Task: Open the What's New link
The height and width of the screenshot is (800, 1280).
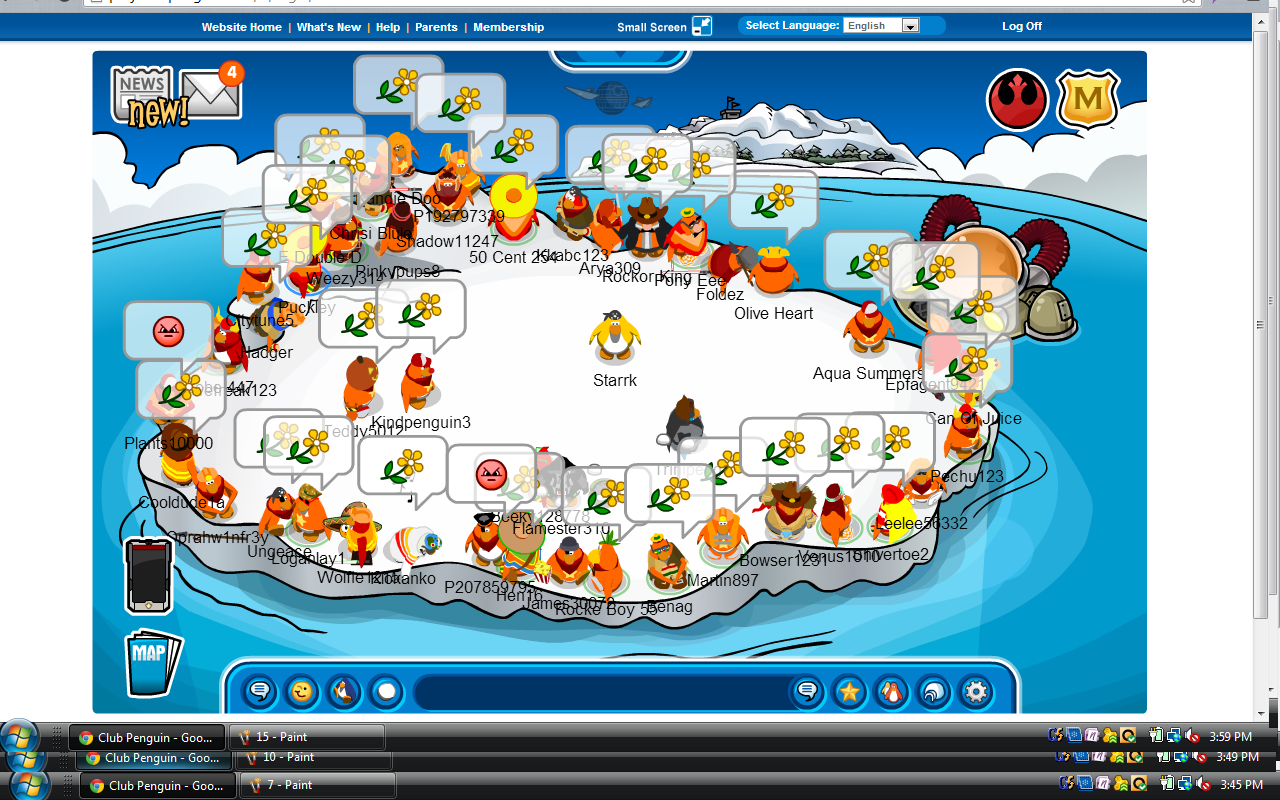Action: (x=329, y=27)
